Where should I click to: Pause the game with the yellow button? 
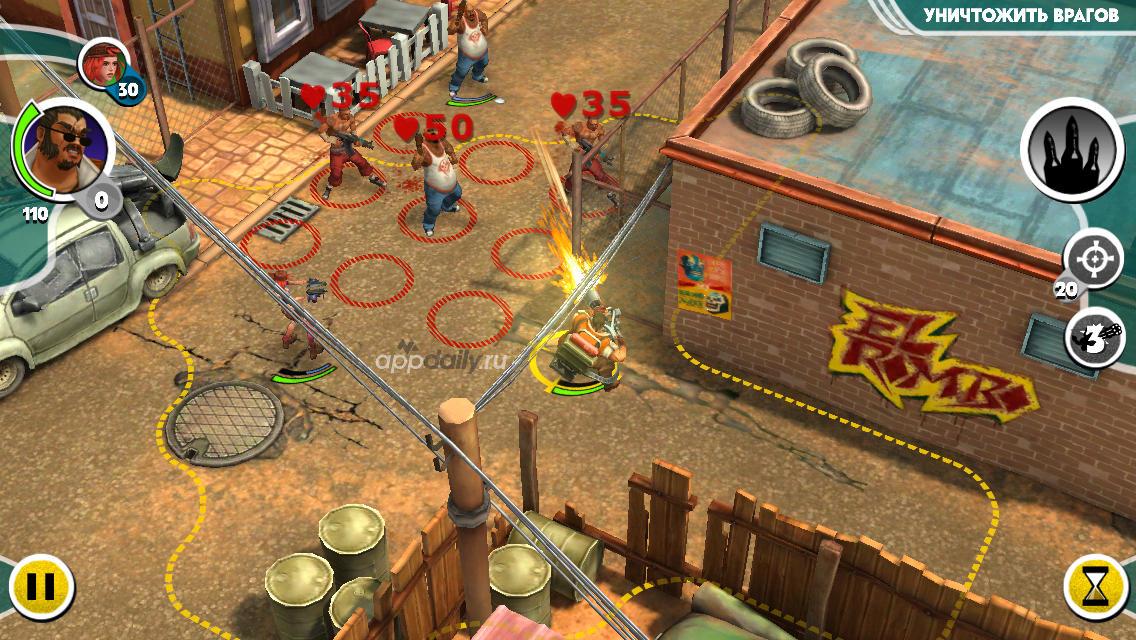(41, 585)
